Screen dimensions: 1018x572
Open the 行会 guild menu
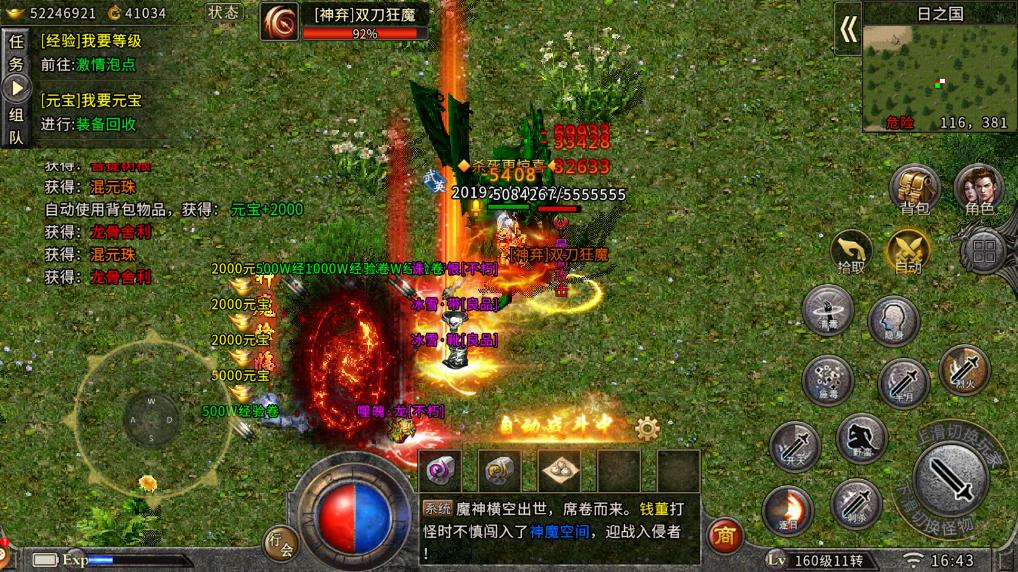pyautogui.click(x=281, y=544)
